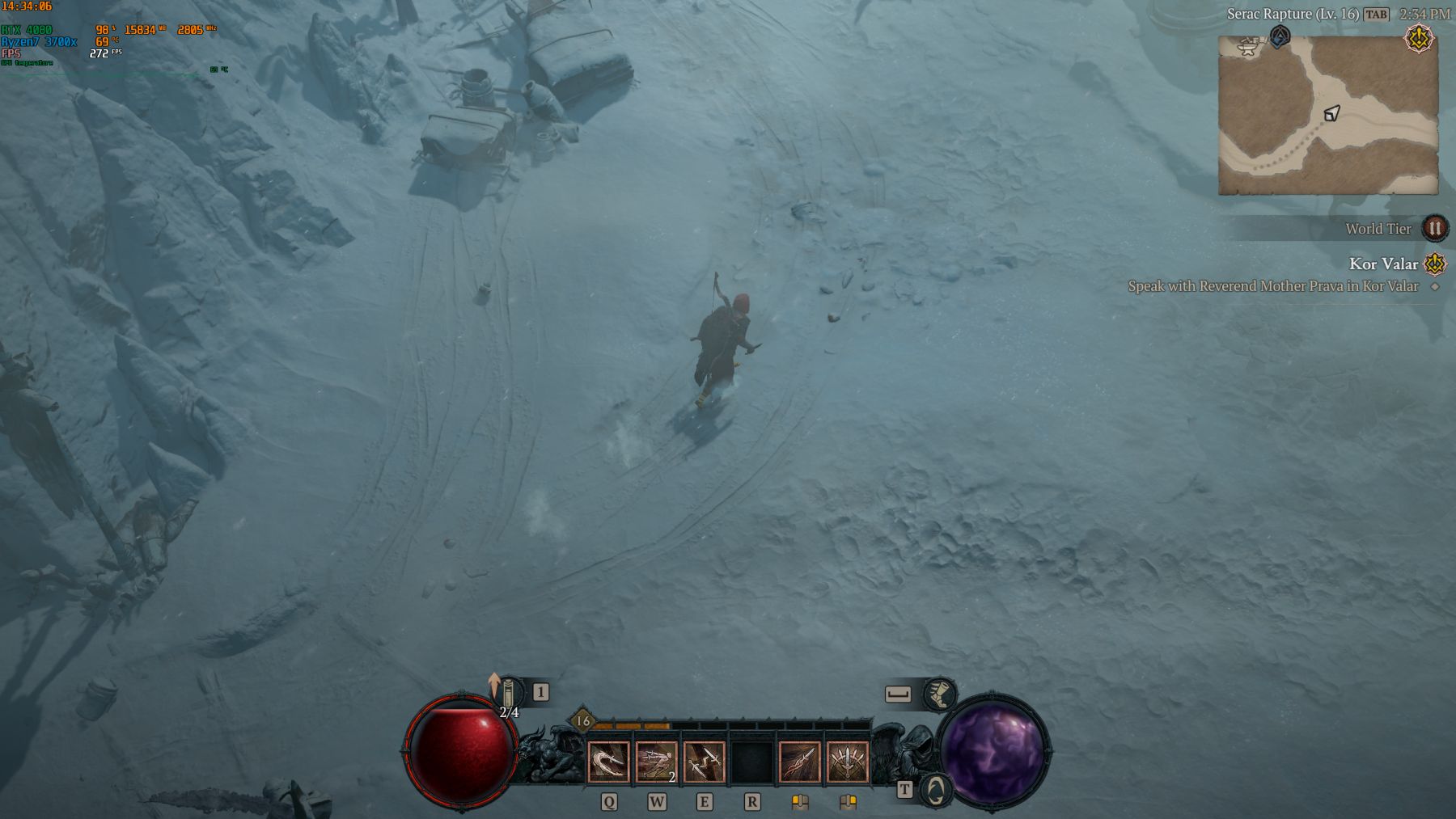
Task: Click the town portal swirl icon
Action: [x=936, y=790]
